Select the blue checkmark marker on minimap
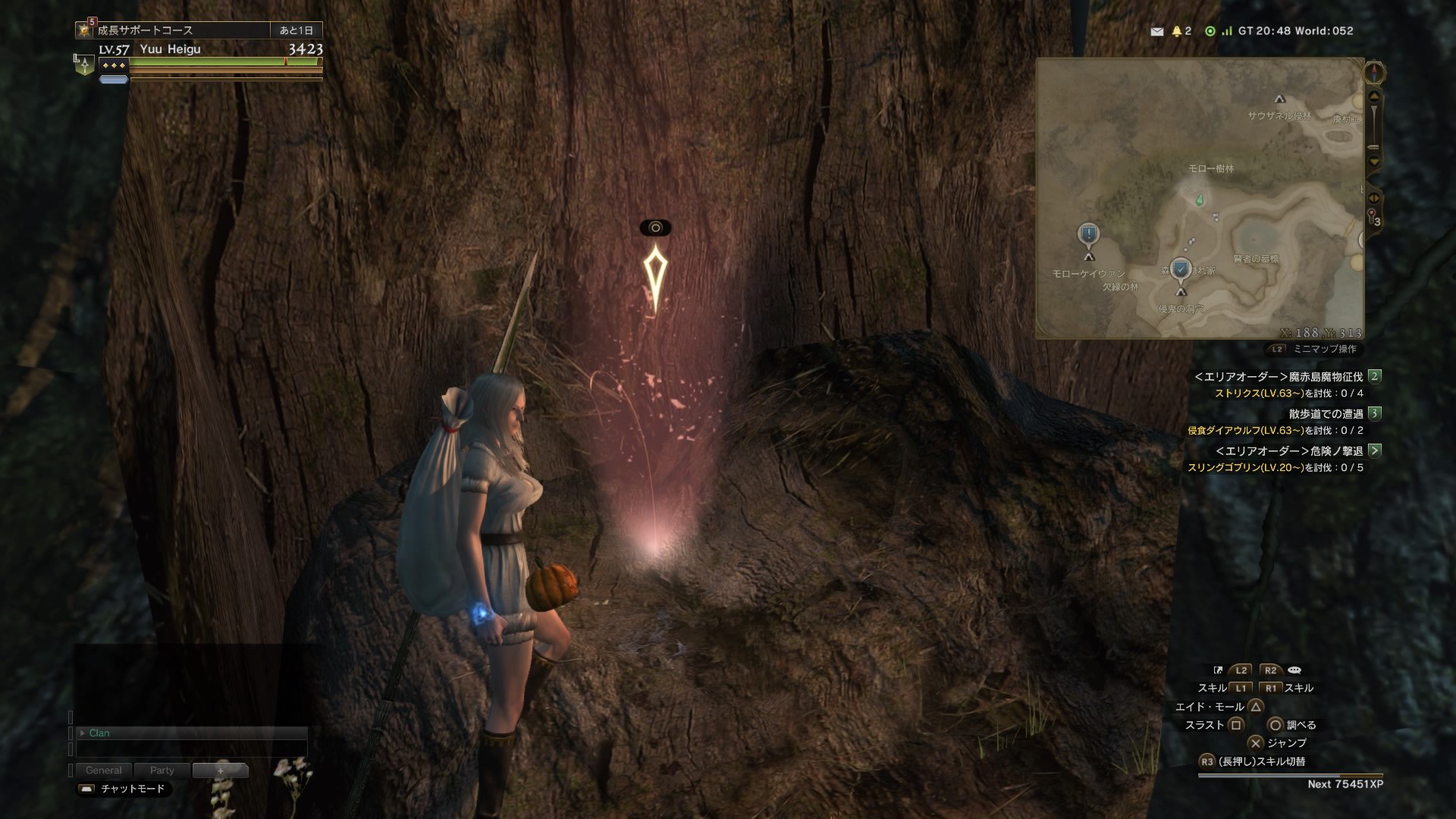Image resolution: width=1456 pixels, height=819 pixels. click(x=1180, y=269)
